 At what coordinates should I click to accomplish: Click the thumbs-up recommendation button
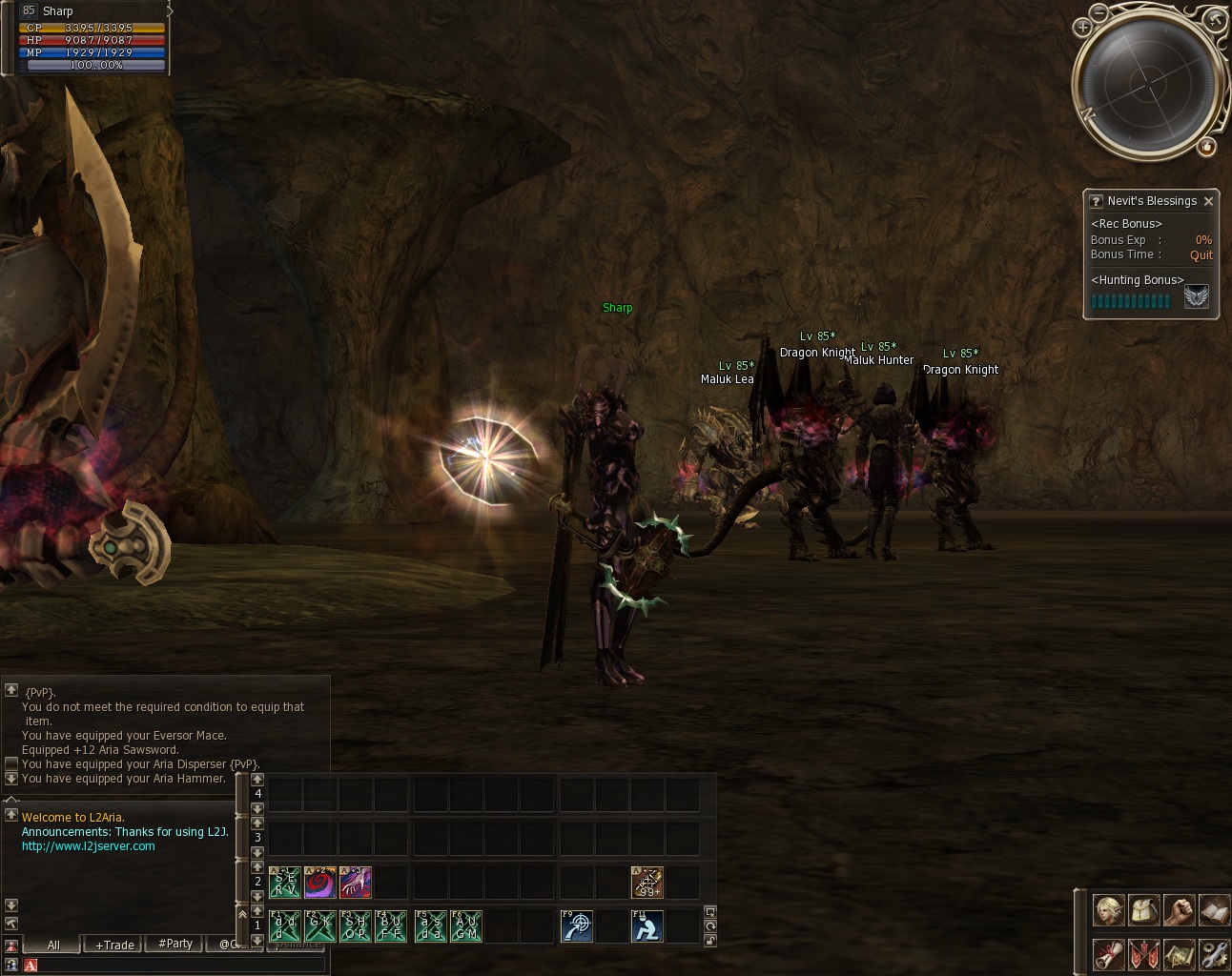1207,147
